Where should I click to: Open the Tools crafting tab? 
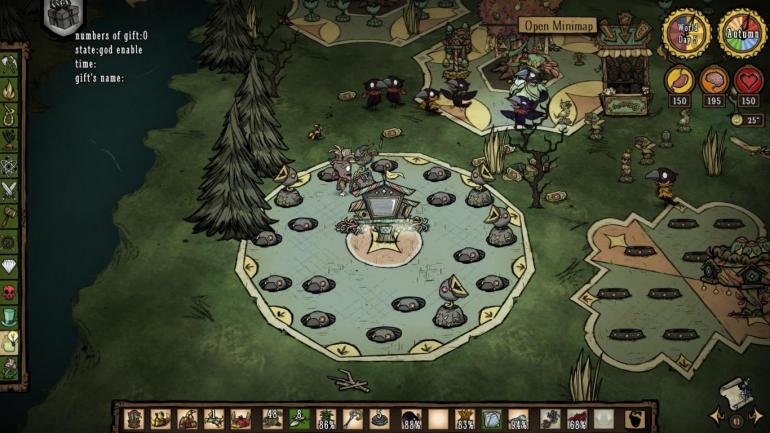click(9, 62)
